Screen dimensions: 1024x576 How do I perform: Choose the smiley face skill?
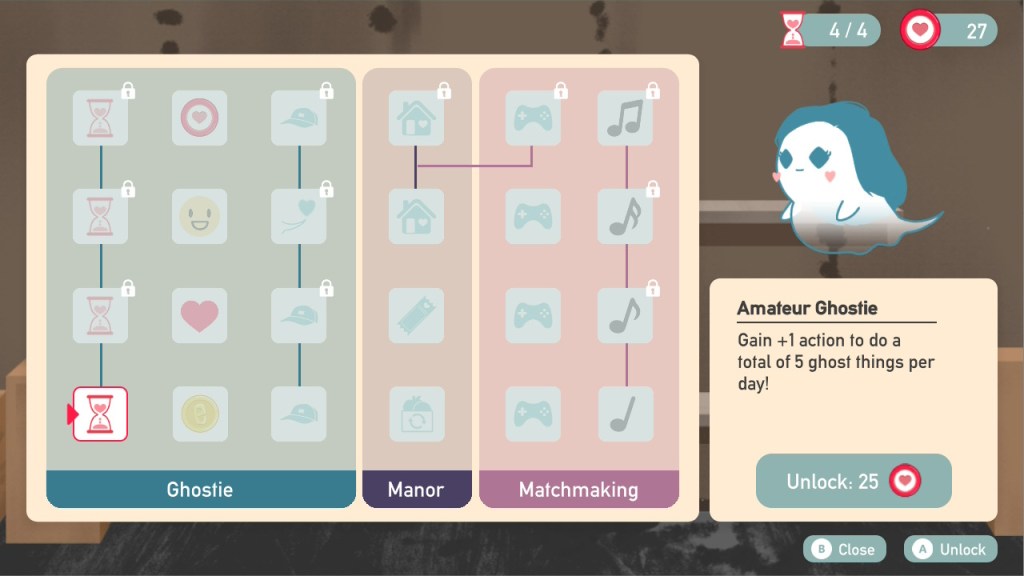[x=199, y=216]
